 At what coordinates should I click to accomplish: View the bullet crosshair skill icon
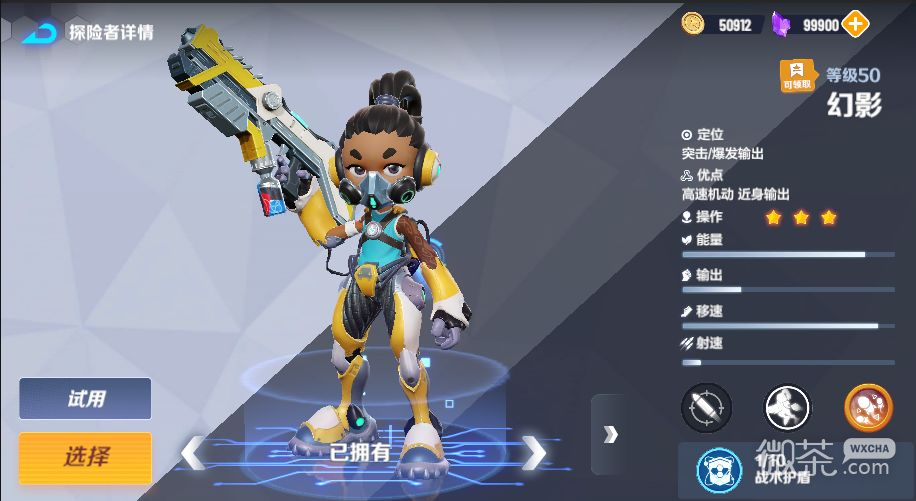point(706,407)
